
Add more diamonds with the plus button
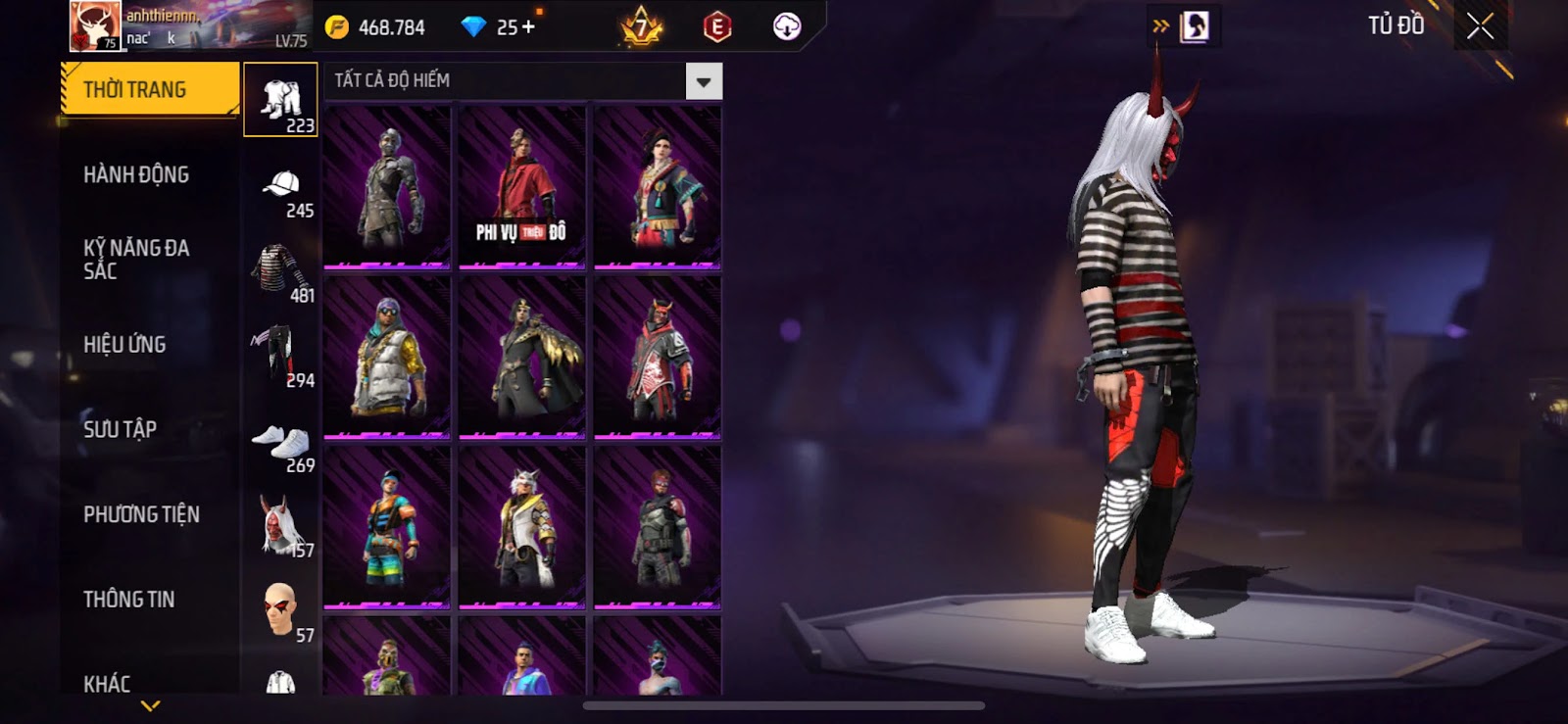pyautogui.click(x=529, y=27)
